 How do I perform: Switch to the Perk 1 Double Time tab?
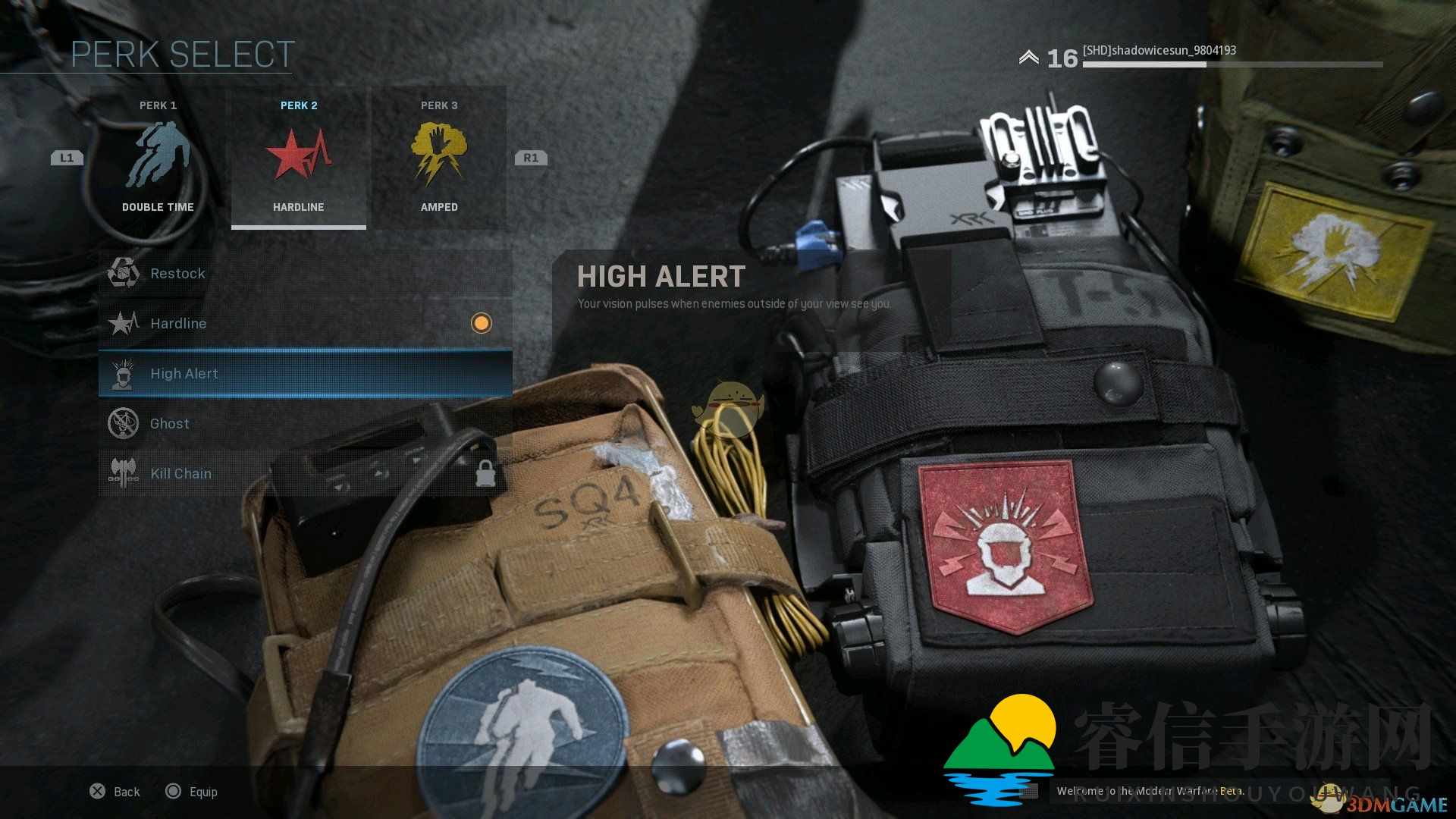[x=158, y=158]
